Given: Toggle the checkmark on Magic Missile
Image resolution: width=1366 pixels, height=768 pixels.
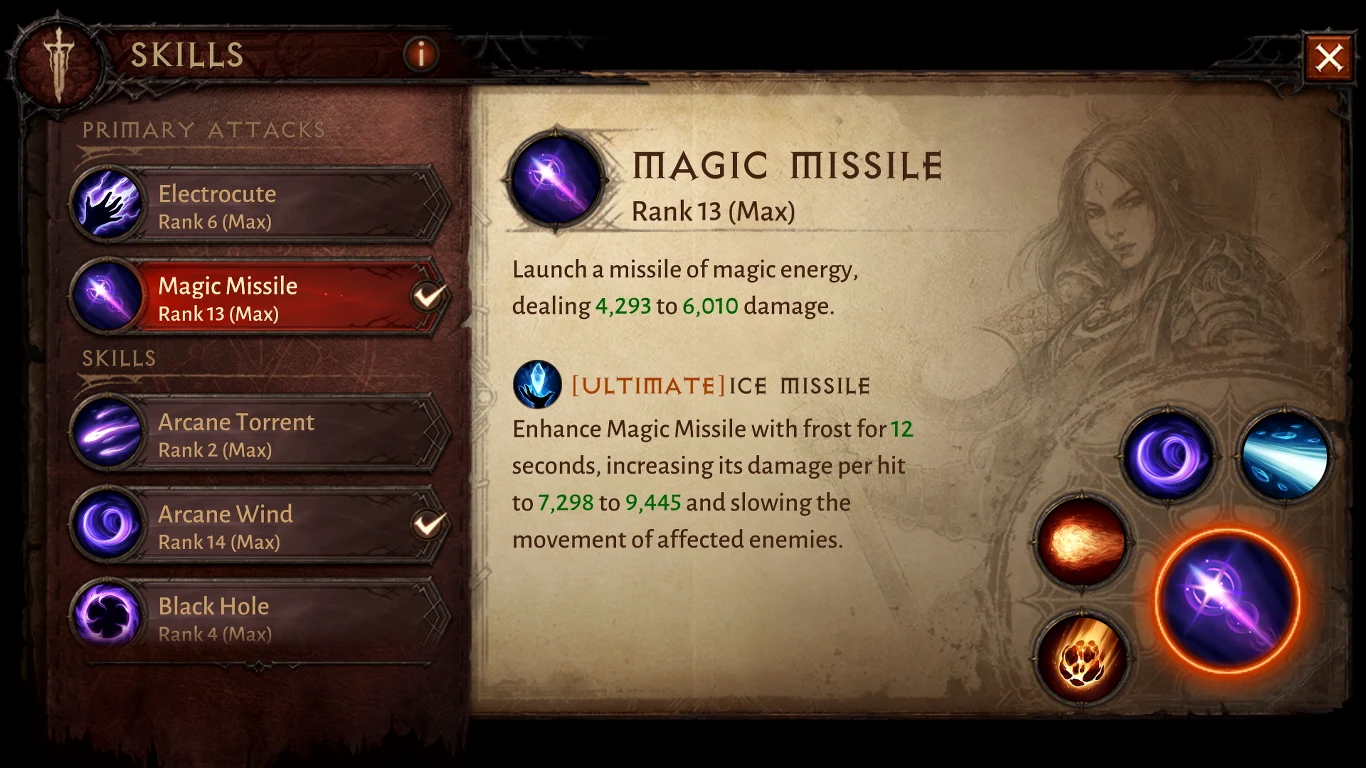Looking at the screenshot, I should pos(428,295).
